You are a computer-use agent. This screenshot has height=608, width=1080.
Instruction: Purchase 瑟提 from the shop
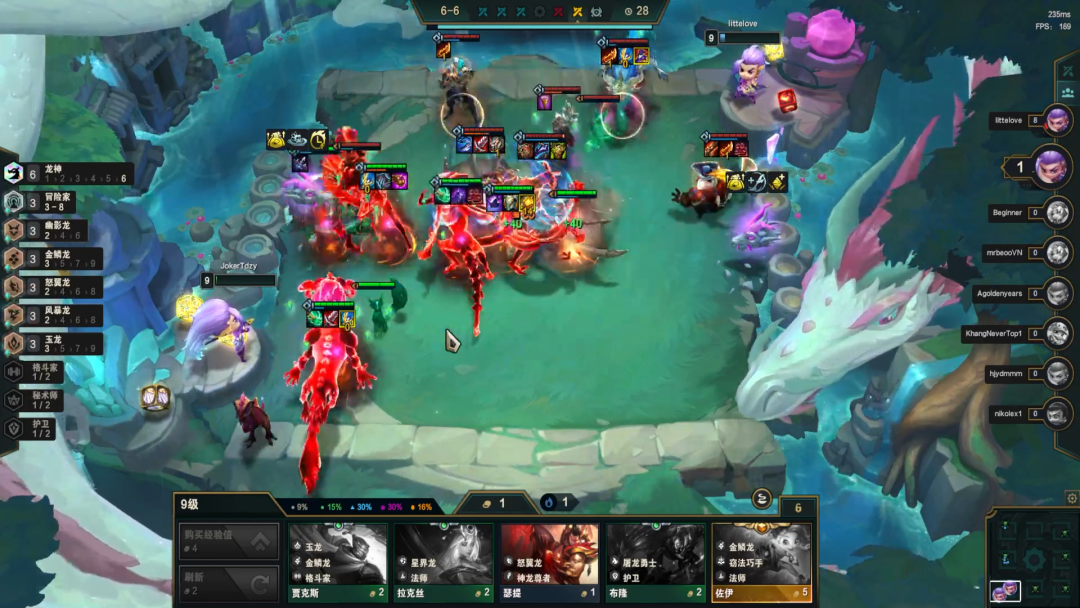coord(549,562)
